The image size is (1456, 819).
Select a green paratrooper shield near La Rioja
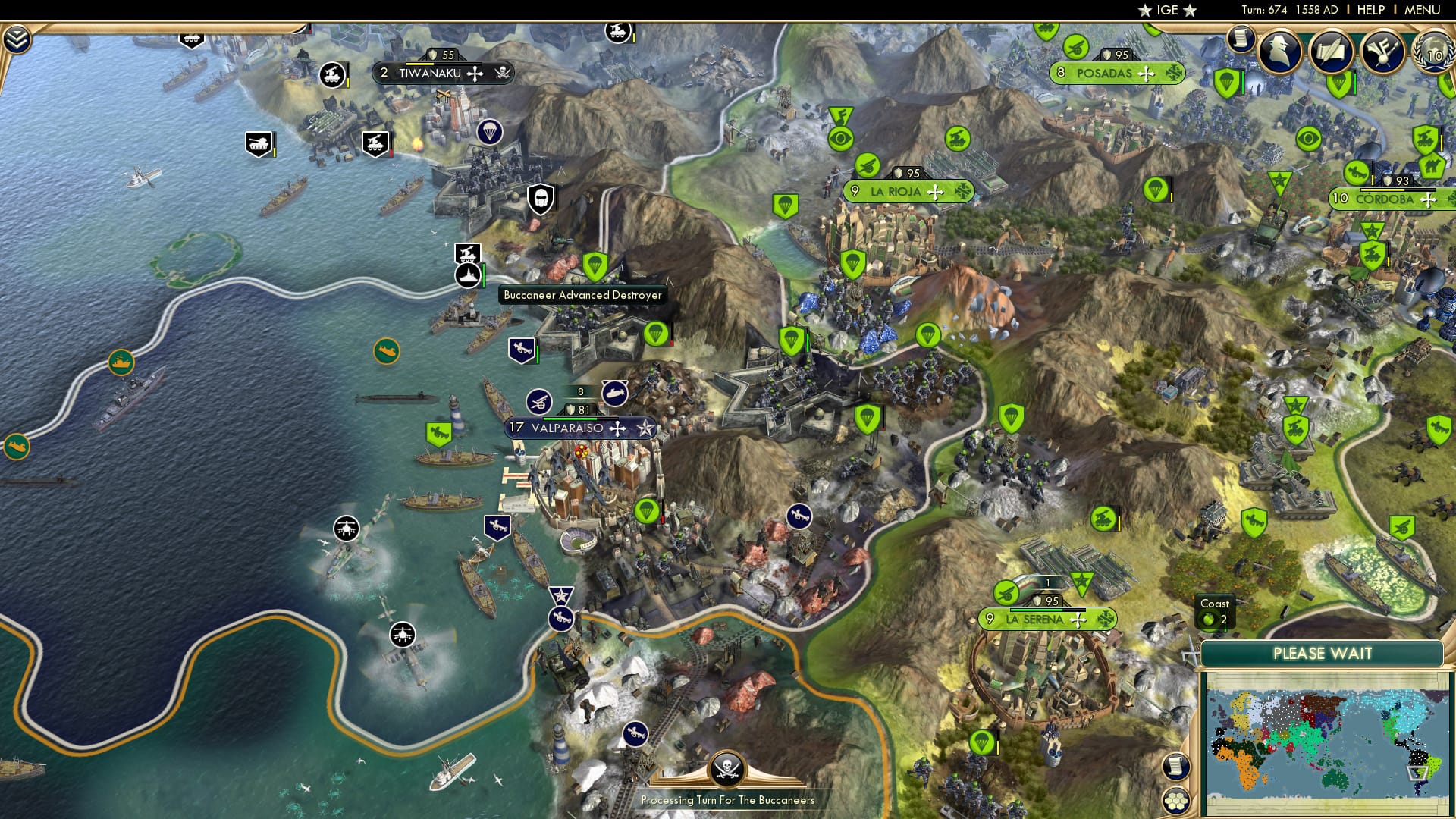(x=851, y=265)
